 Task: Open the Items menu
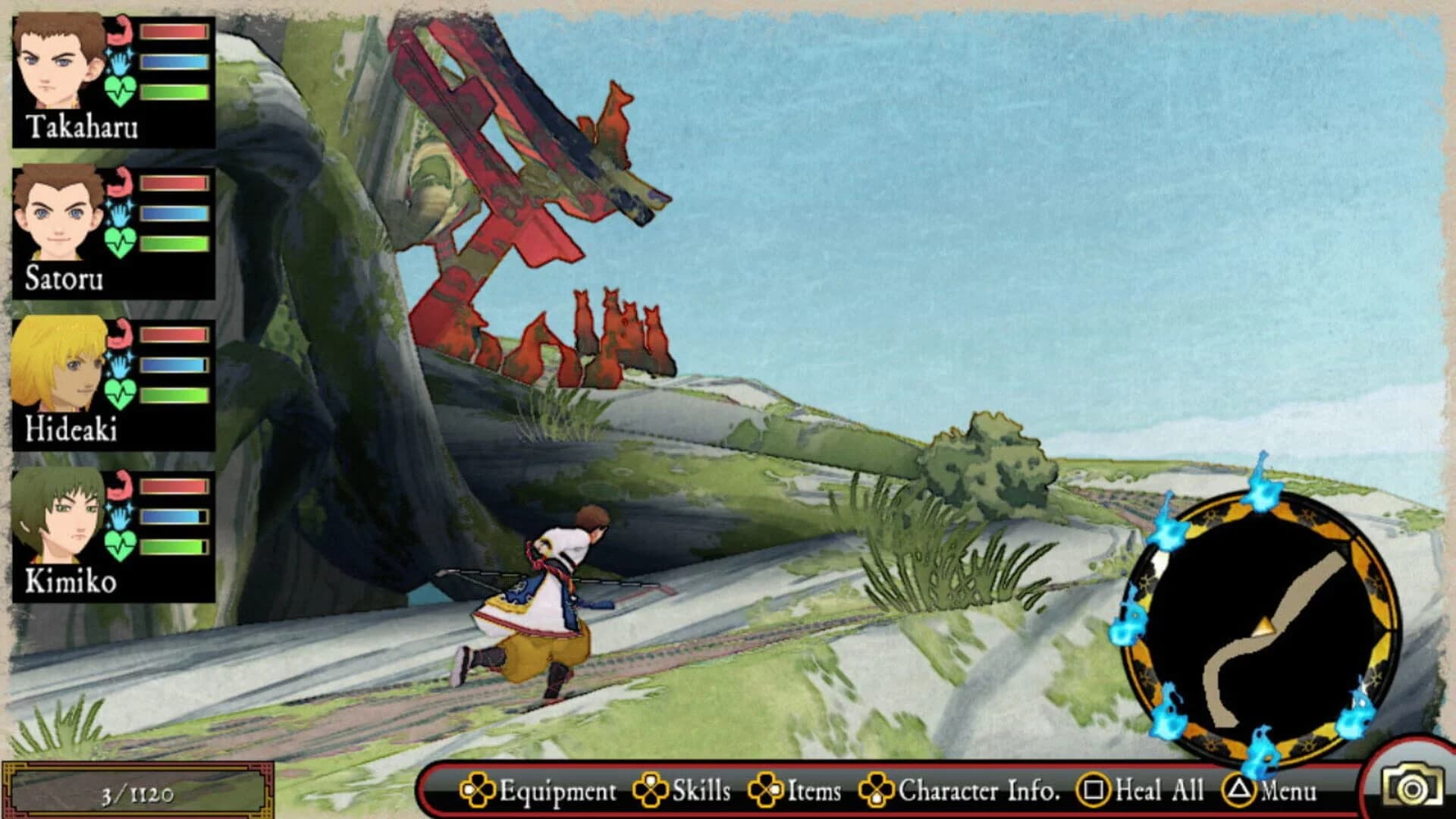click(814, 791)
